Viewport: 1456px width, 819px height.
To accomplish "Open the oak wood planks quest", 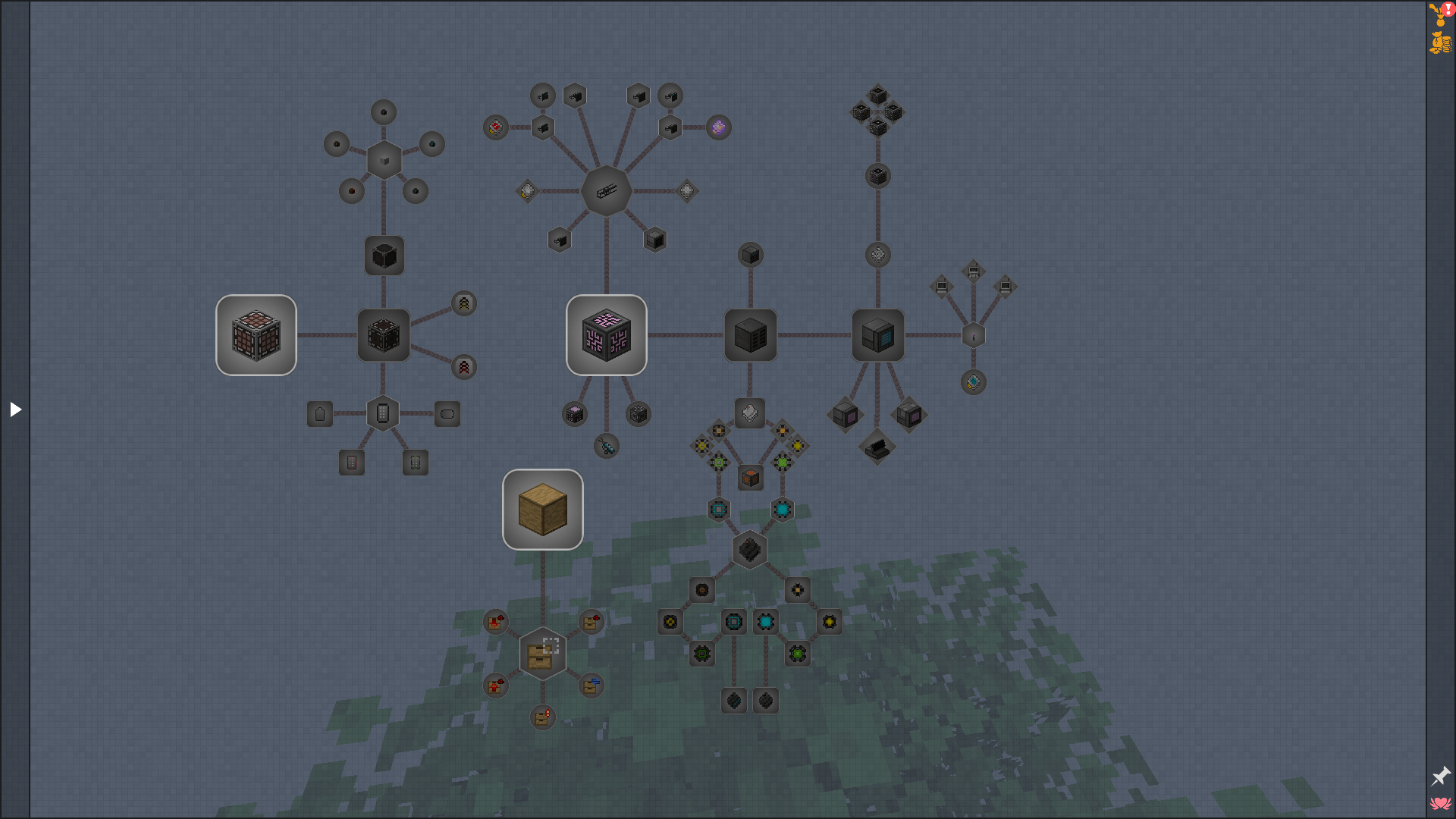I will (x=543, y=510).
